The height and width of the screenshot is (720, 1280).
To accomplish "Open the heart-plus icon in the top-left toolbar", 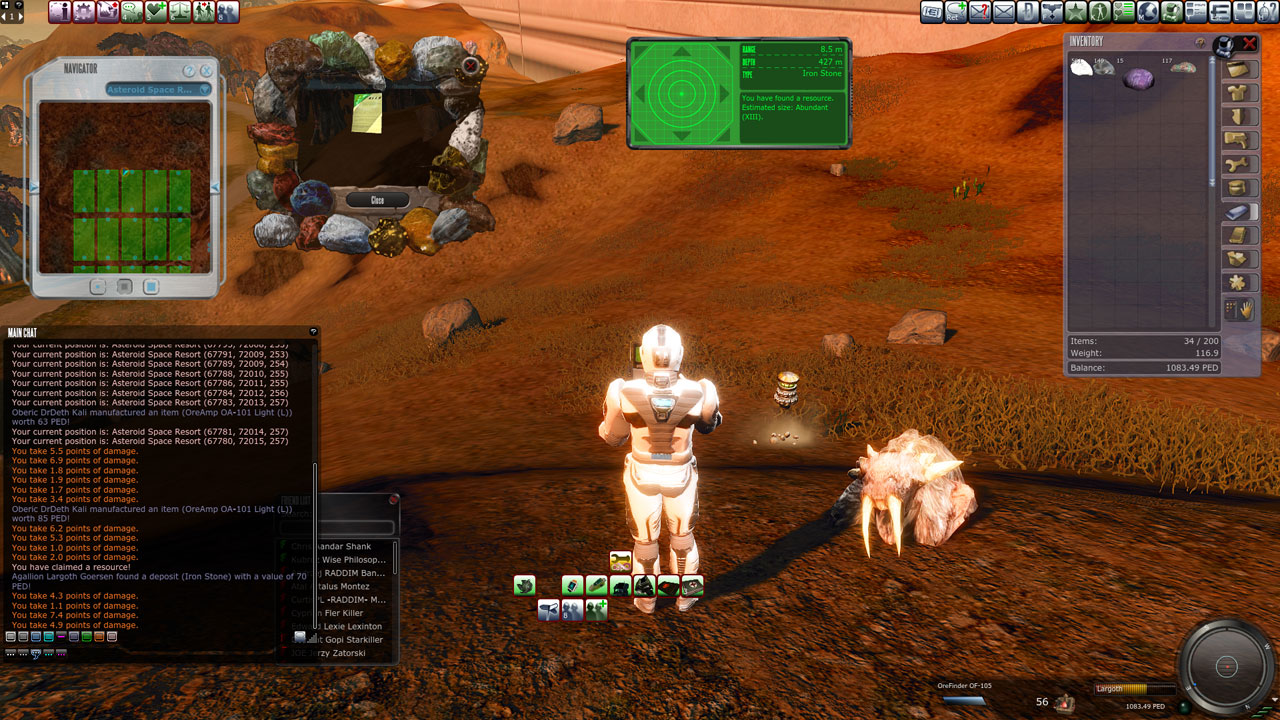I will [x=155, y=12].
